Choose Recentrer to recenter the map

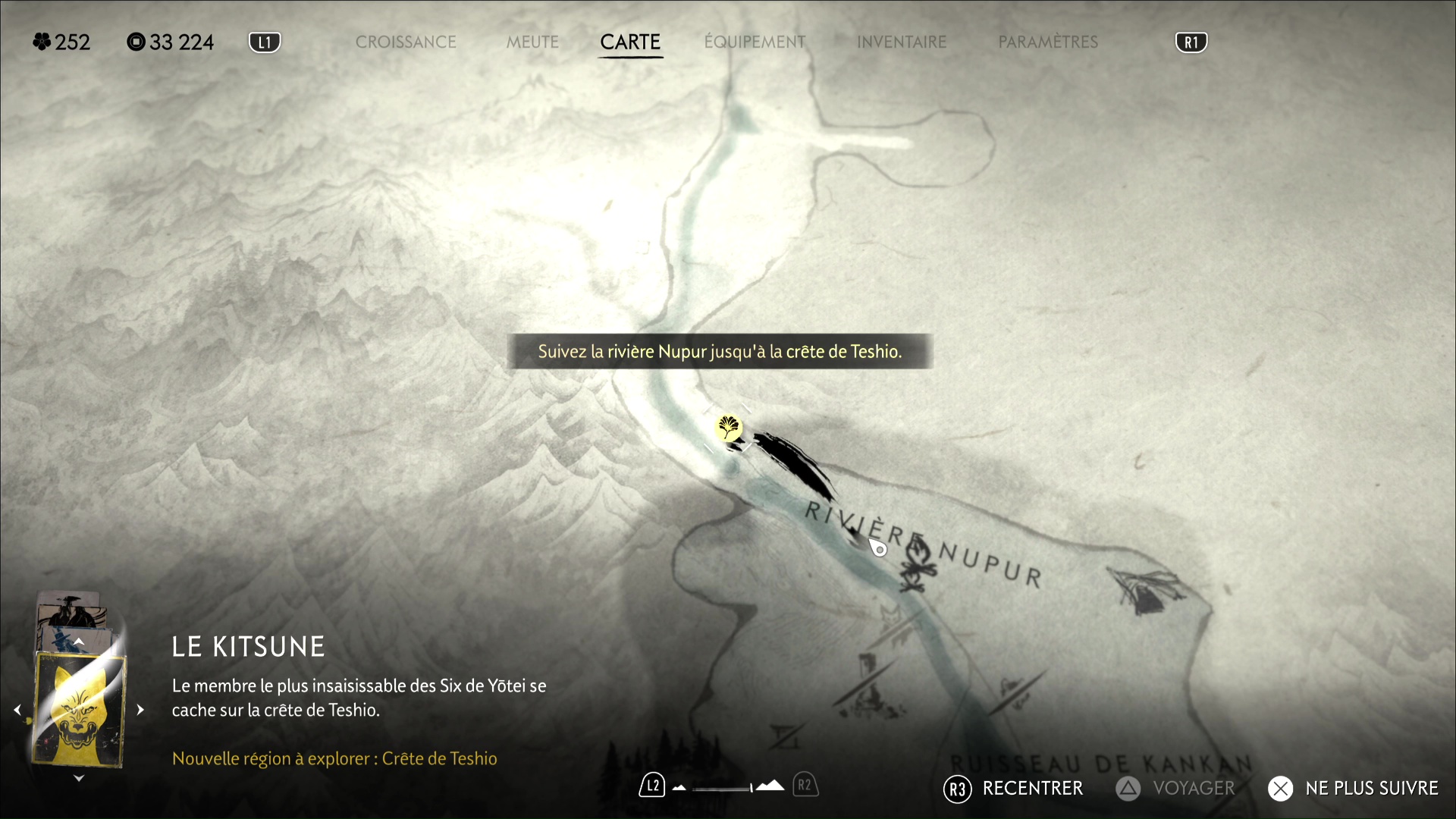pyautogui.click(x=1015, y=789)
